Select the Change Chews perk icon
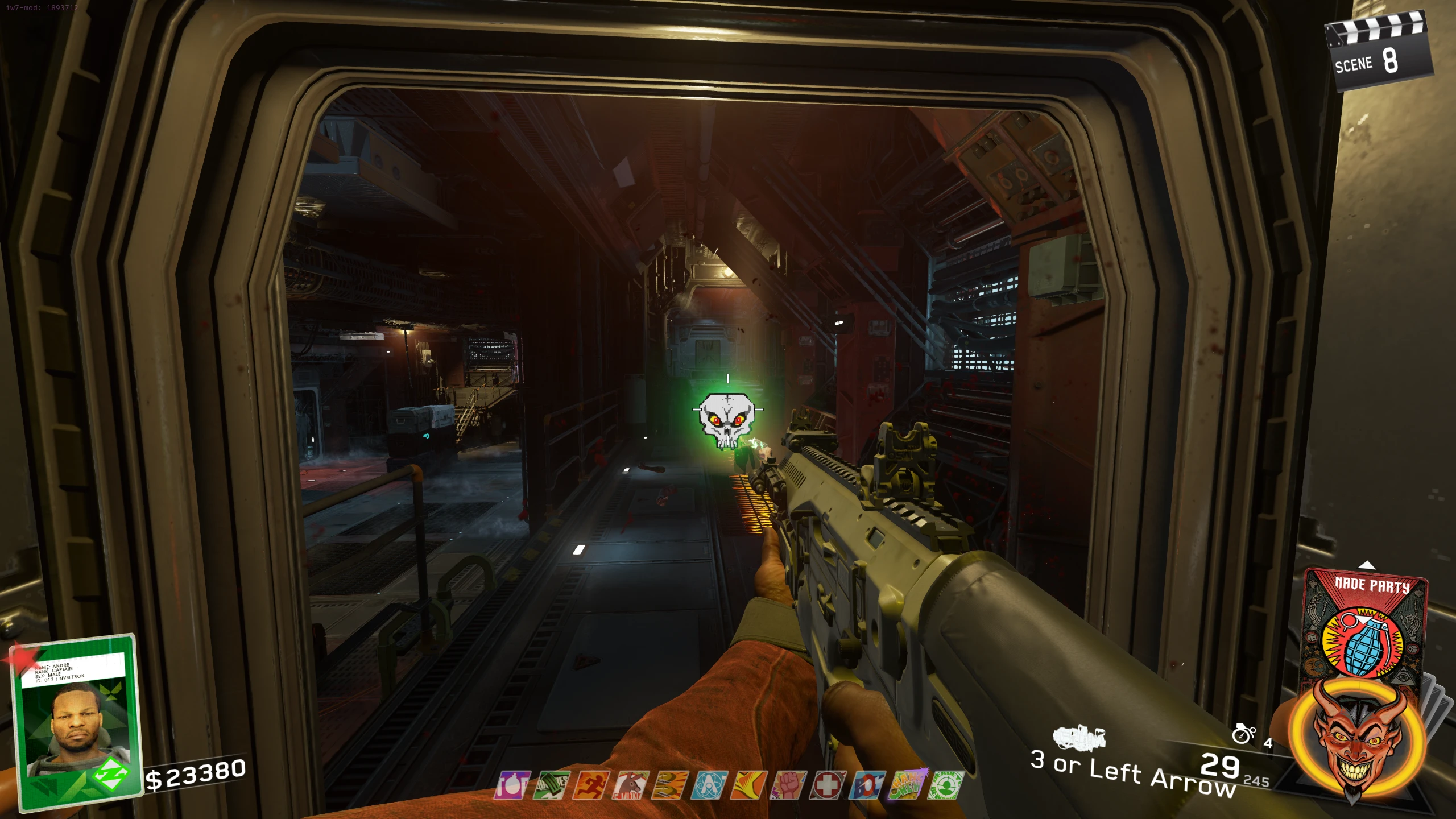This screenshot has width=1456, height=819. (907, 786)
